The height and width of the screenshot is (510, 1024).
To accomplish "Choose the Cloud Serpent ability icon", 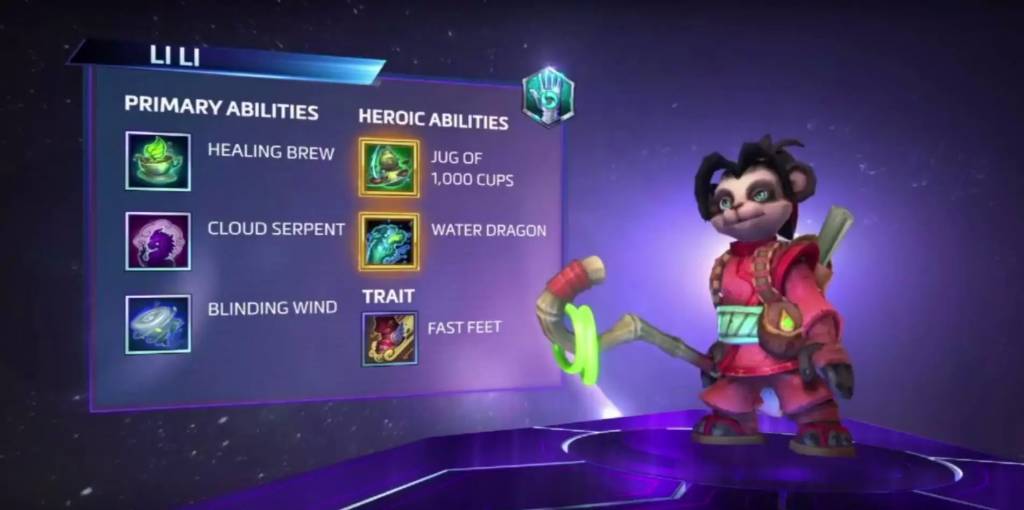I will (x=158, y=241).
